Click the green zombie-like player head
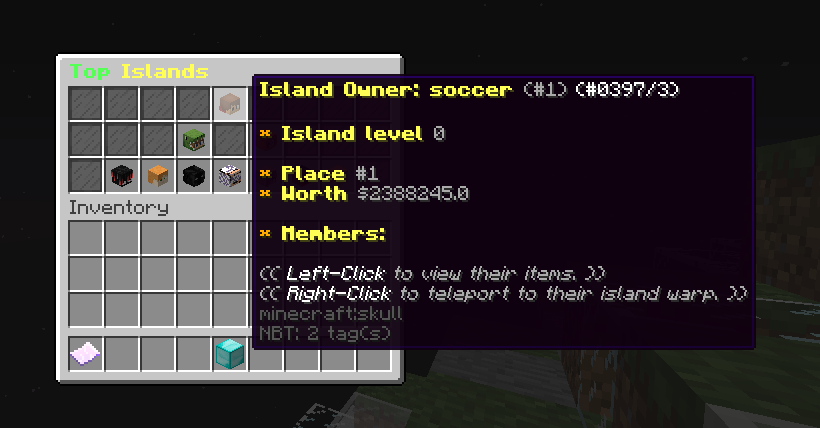This screenshot has height=428, width=820. tap(193, 140)
